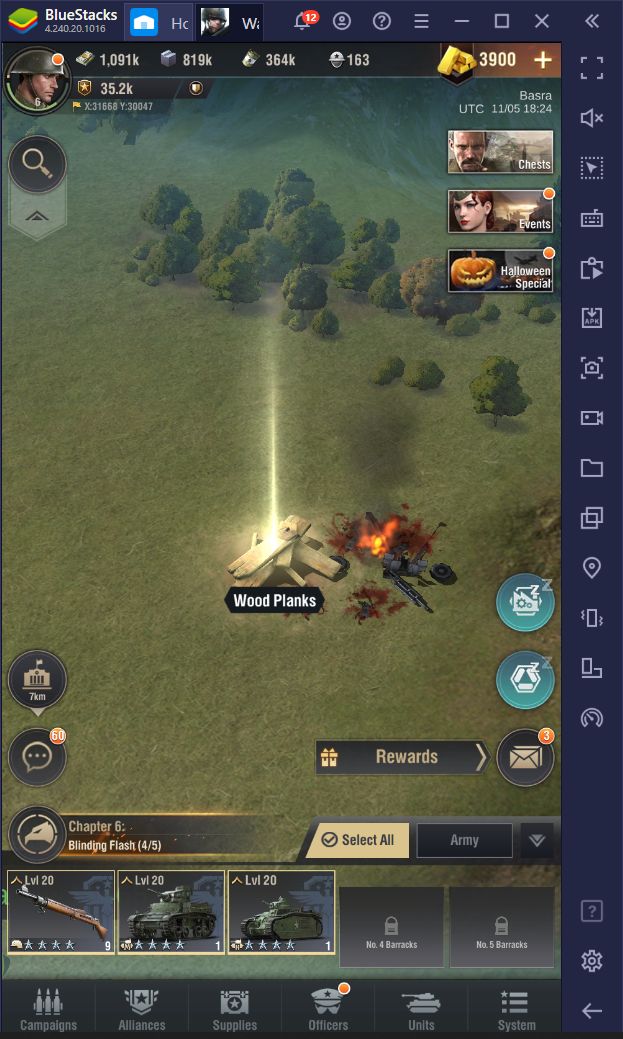Screen dimensions: 623x1039
Task: Open the Chapter 6 Blinding Flash quest
Action: click(110, 836)
